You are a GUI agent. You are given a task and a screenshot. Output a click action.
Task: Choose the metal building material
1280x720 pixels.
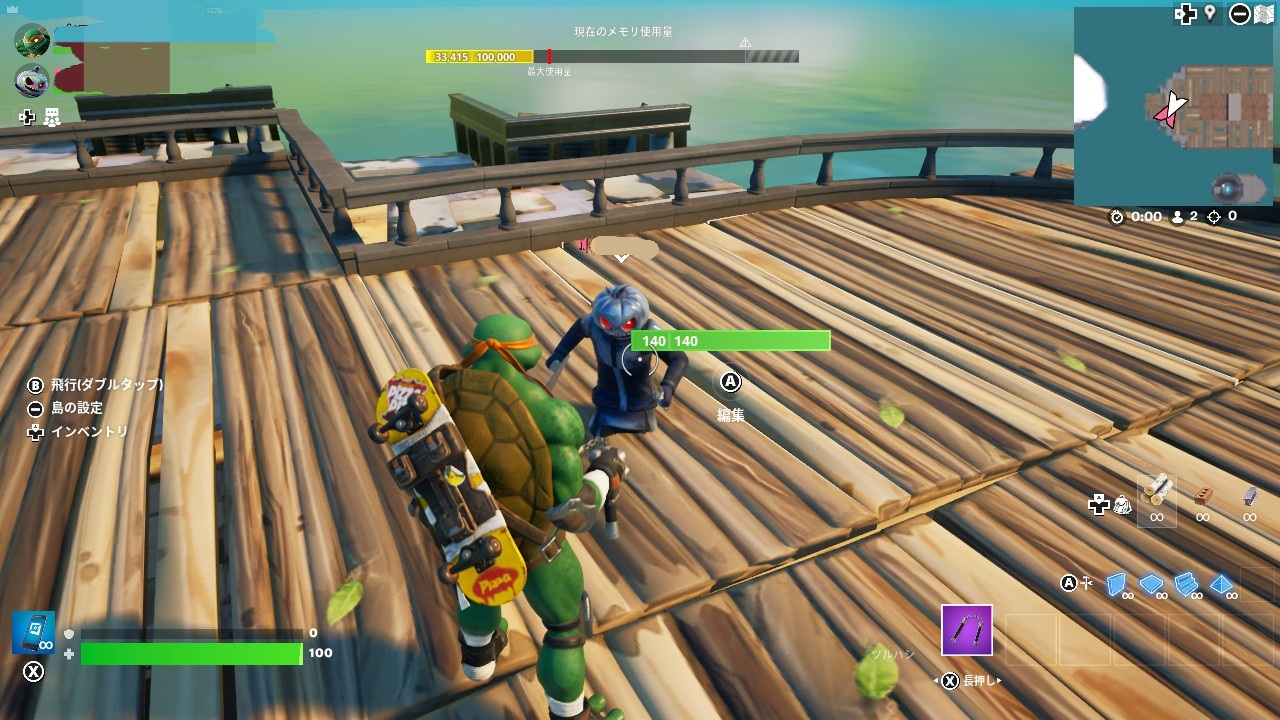[x=1249, y=495]
